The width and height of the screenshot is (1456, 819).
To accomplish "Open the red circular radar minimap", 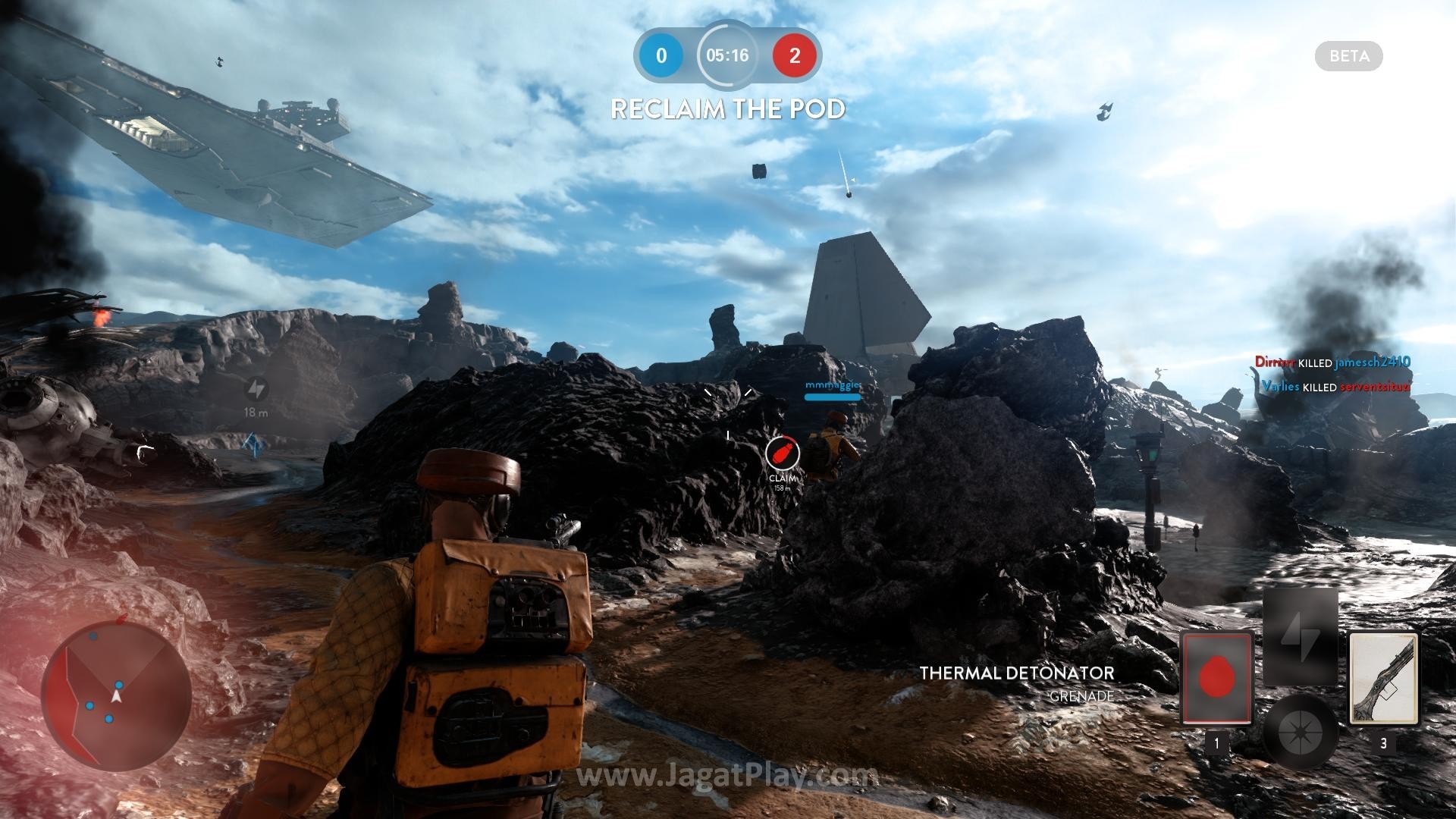I will [116, 694].
